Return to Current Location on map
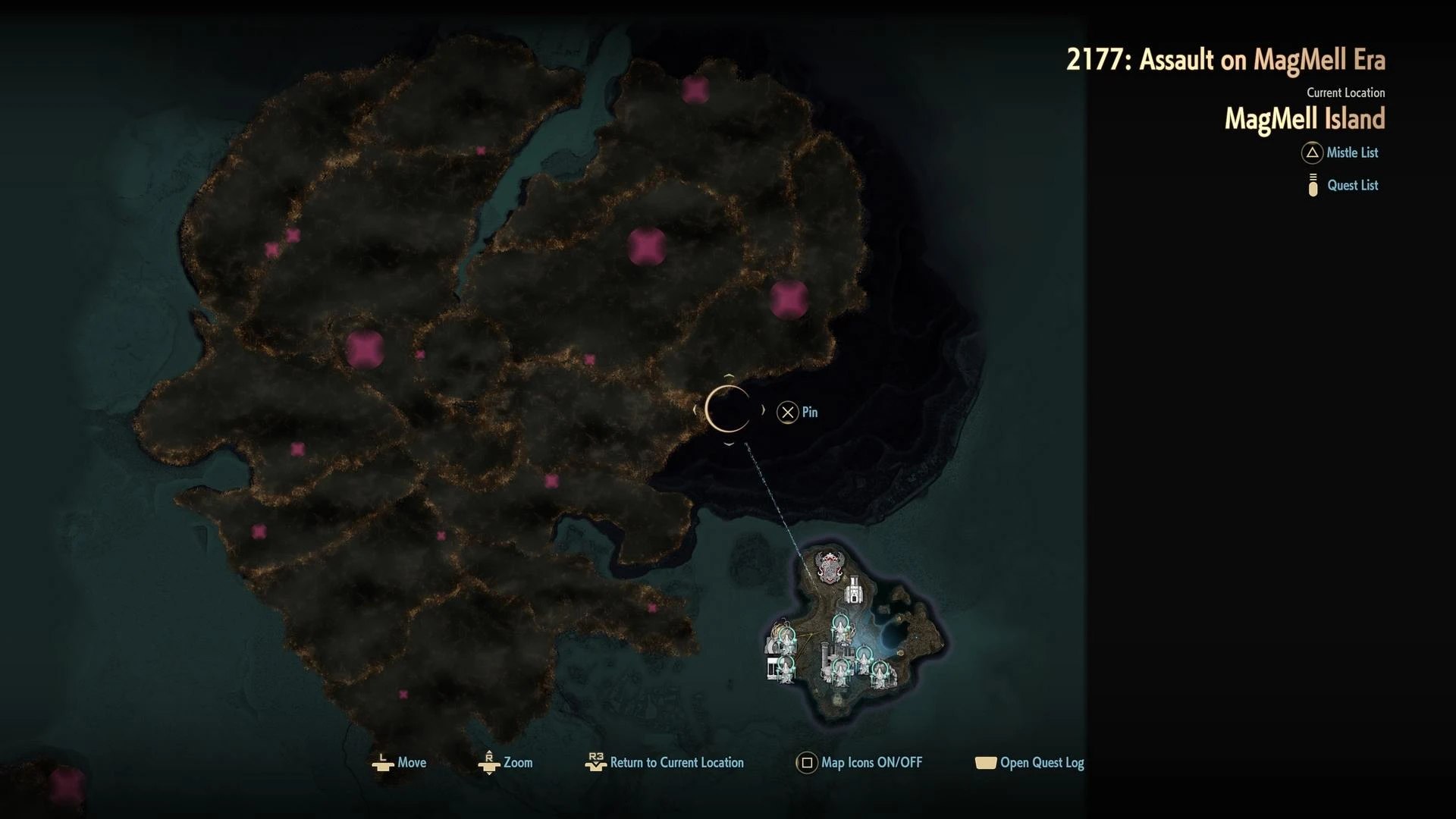The width and height of the screenshot is (1456, 819). 665,763
